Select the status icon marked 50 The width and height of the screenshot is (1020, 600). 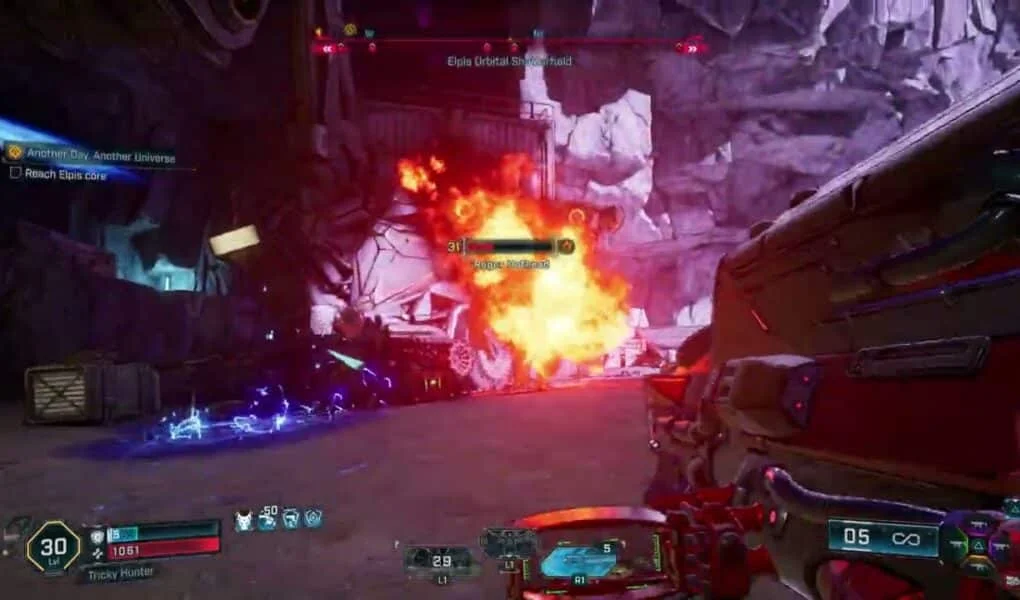[x=267, y=518]
